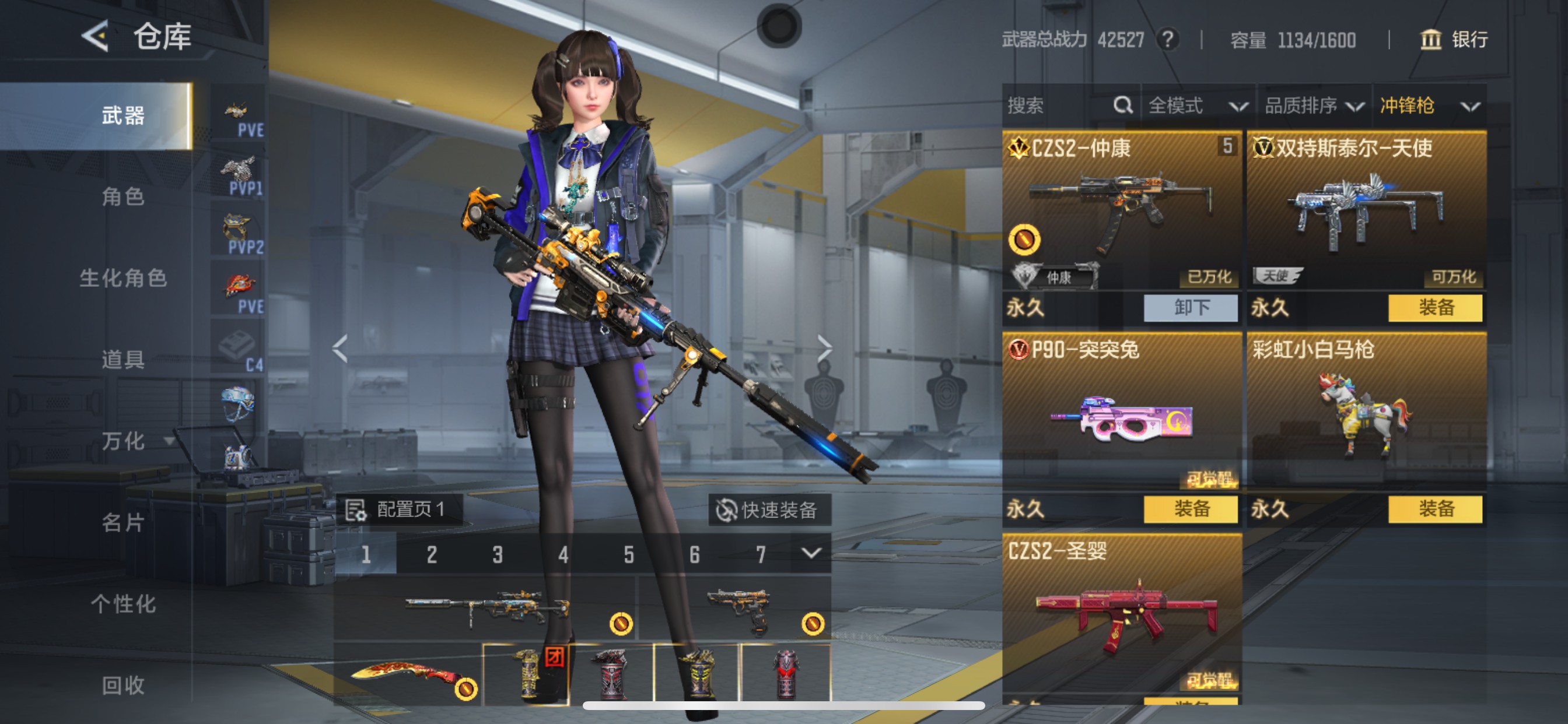
Task: Equip the P90-突突兔 weapon
Action: [x=1190, y=509]
